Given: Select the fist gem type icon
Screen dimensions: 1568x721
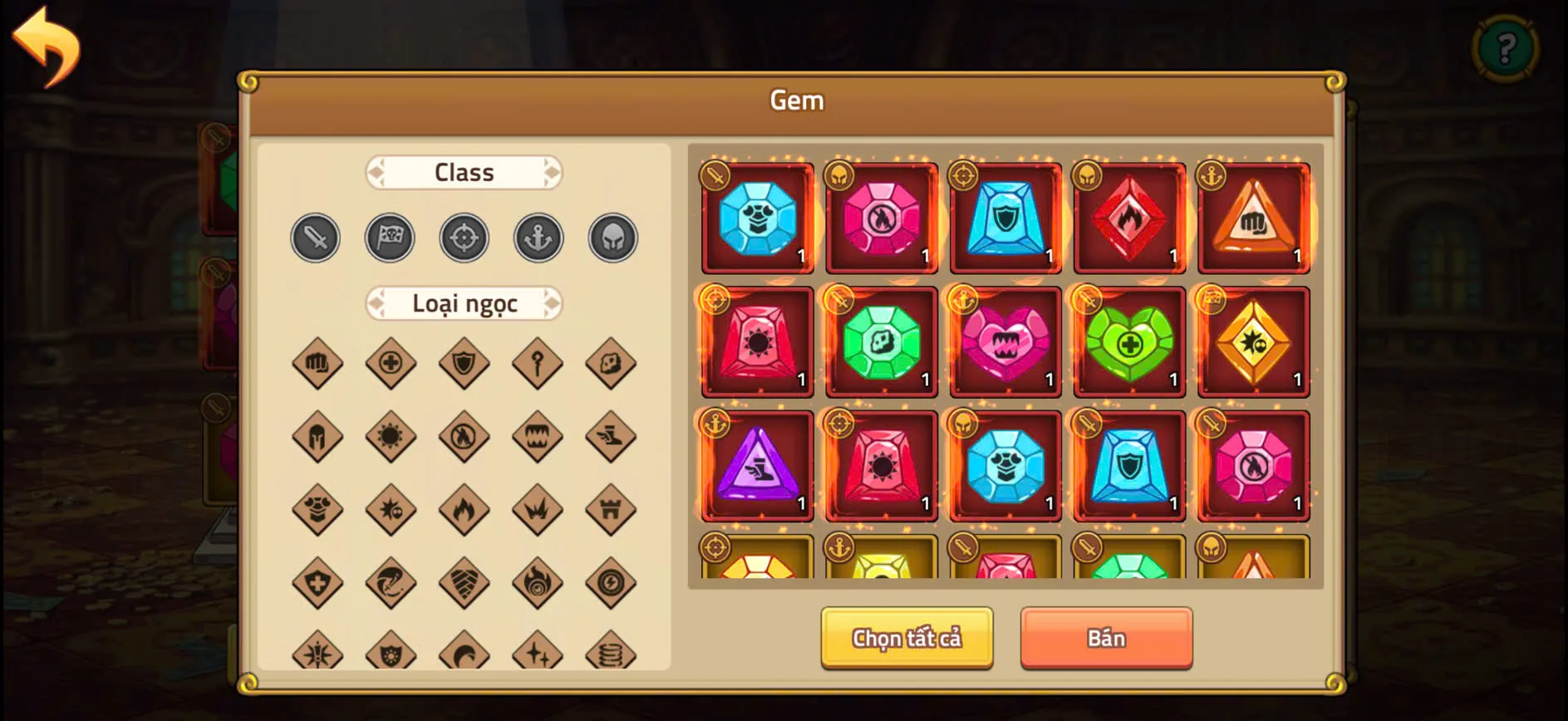Looking at the screenshot, I should pos(317,363).
